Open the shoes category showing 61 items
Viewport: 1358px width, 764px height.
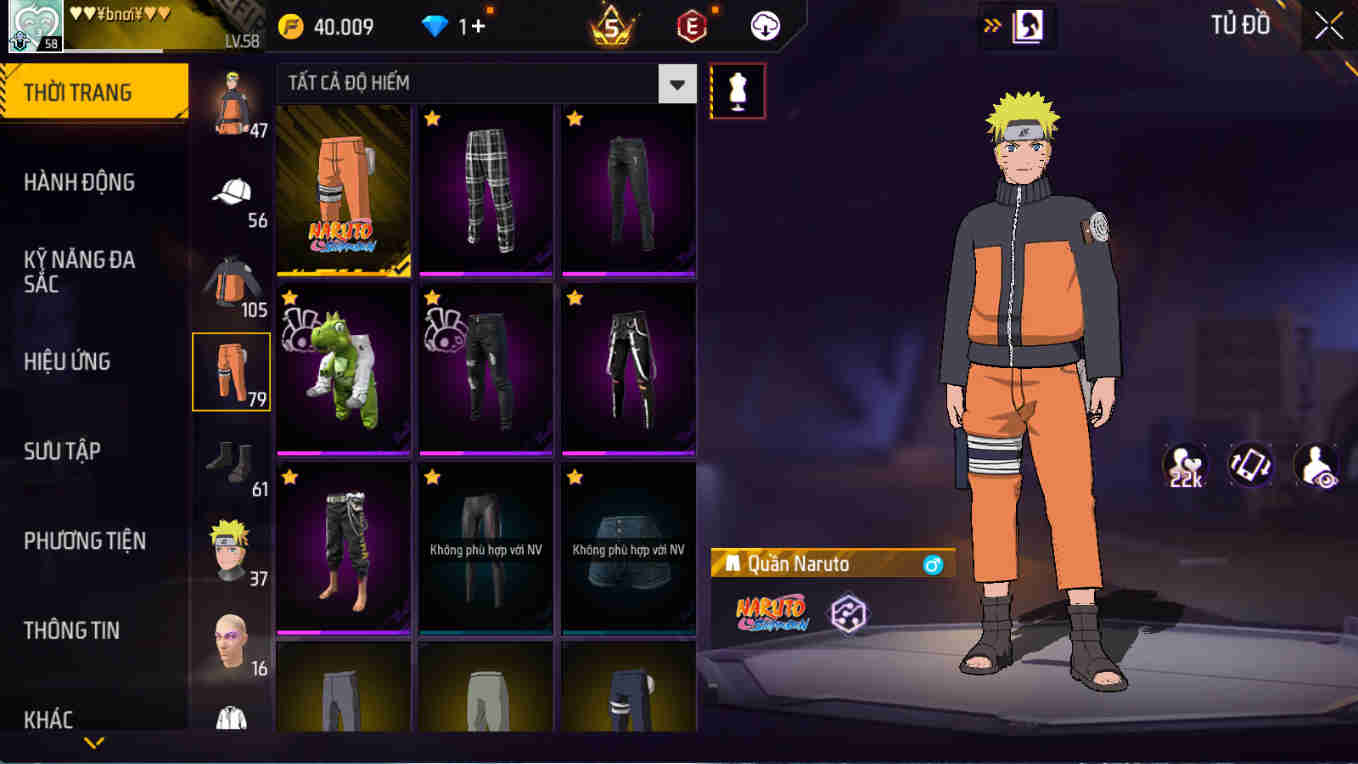click(231, 455)
